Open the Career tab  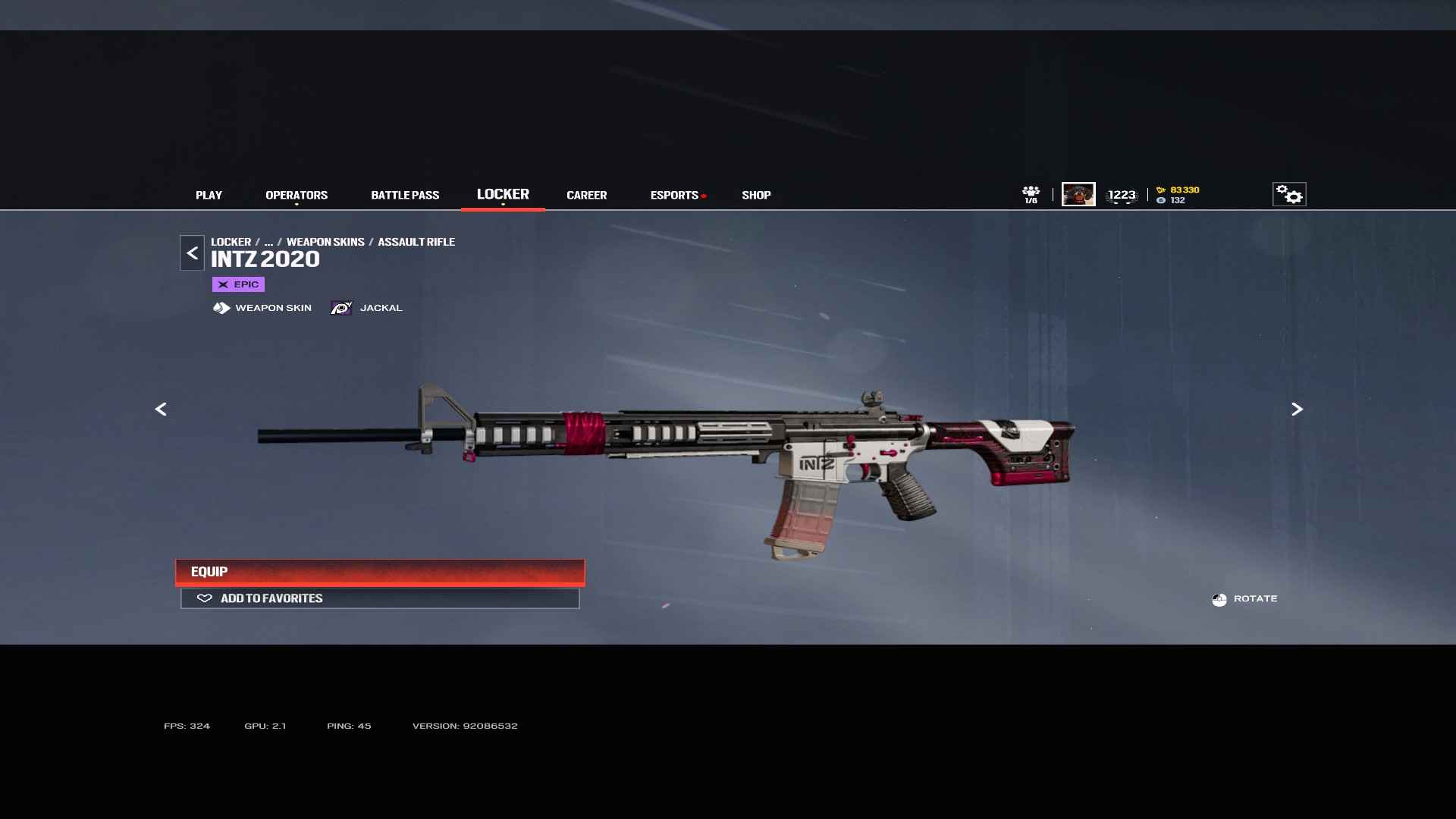pyautogui.click(x=586, y=195)
